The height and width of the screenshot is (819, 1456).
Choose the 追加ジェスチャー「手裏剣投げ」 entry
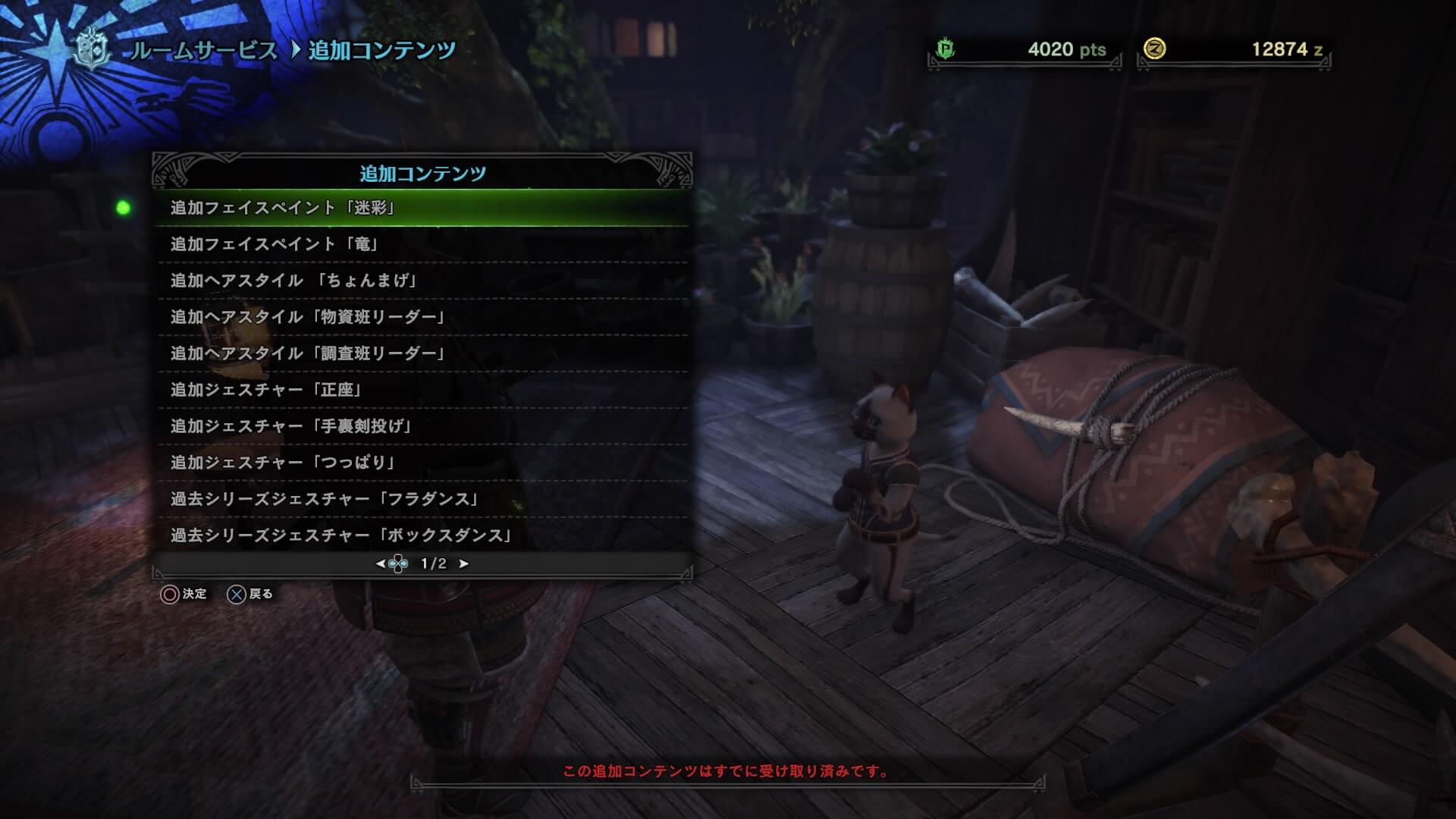tap(422, 426)
